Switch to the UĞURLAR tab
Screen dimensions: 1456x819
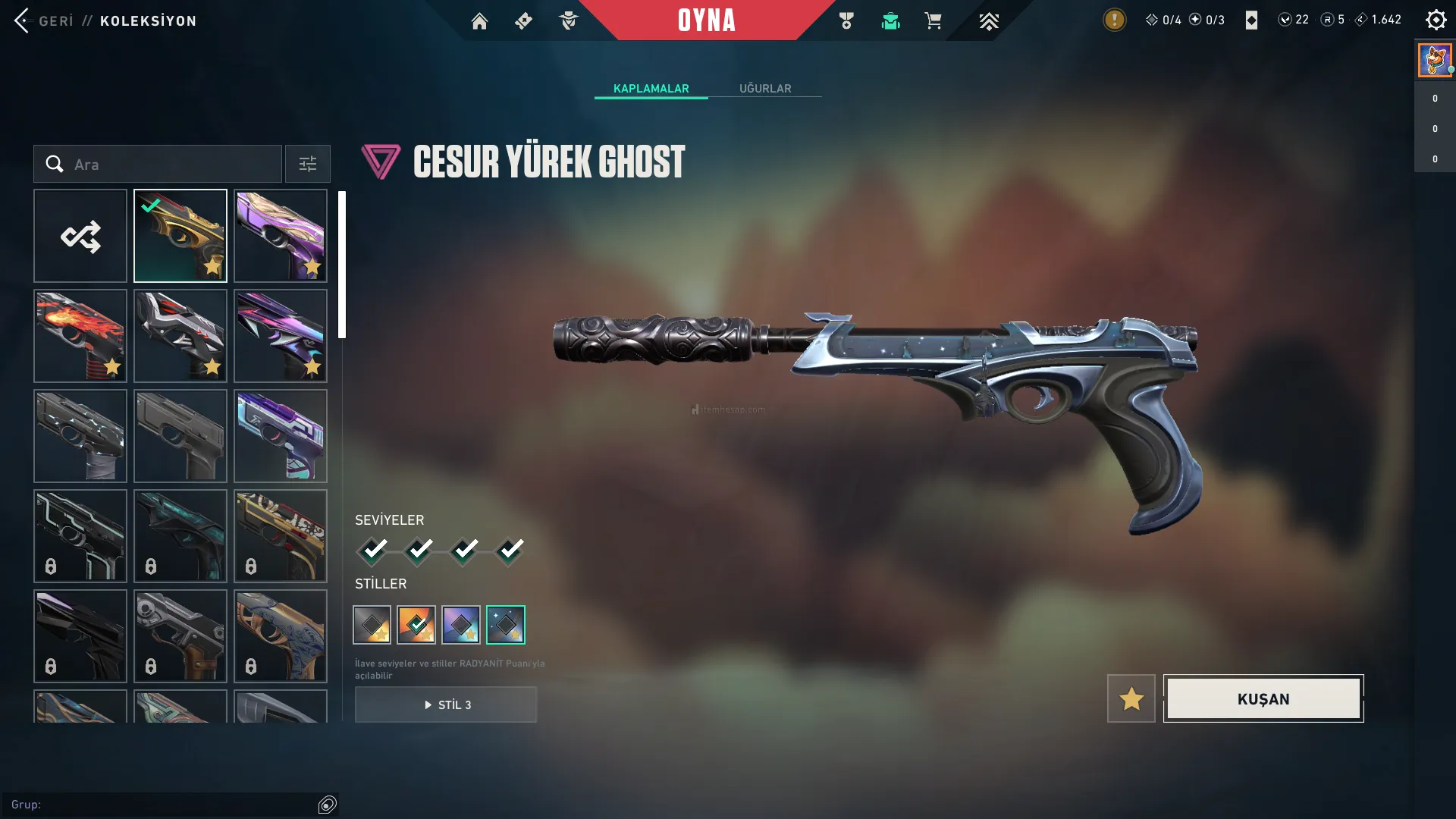coord(765,89)
